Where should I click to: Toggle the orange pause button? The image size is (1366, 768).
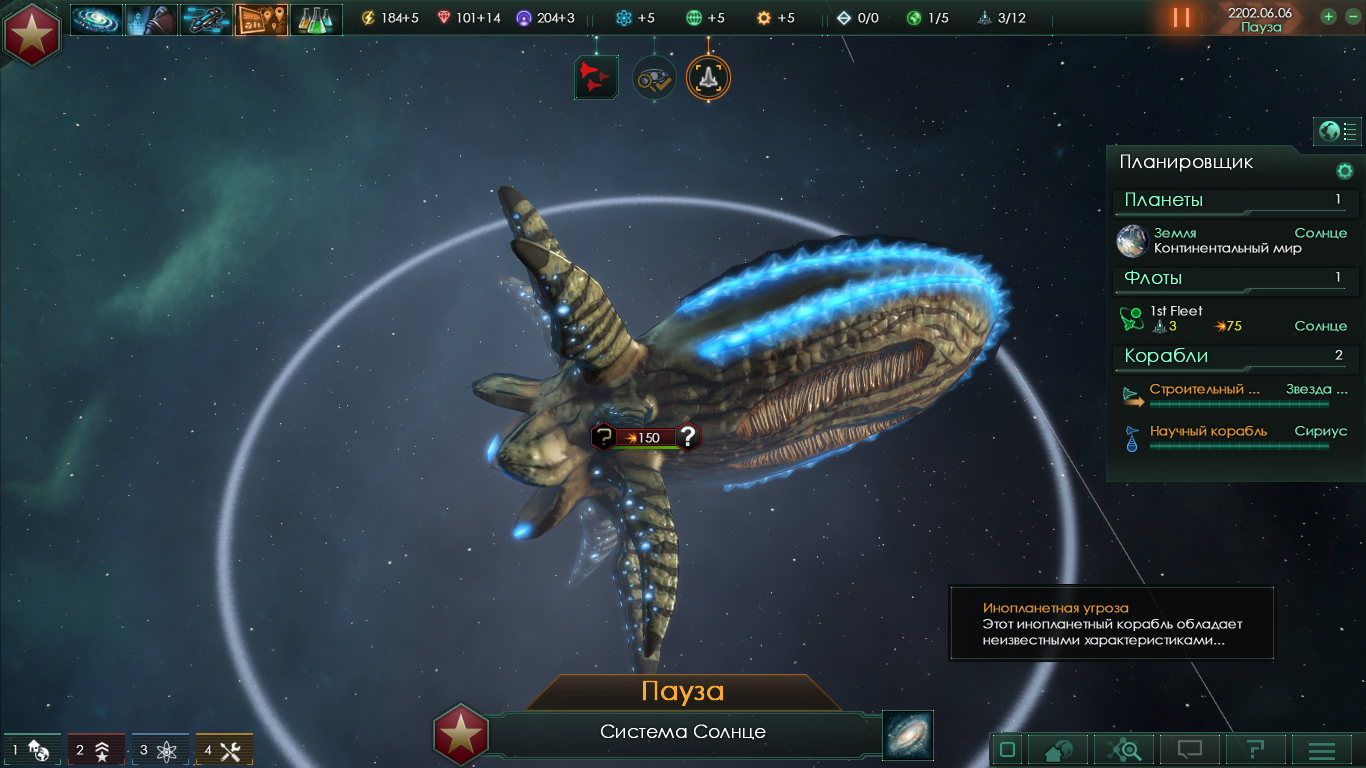click(x=1181, y=17)
